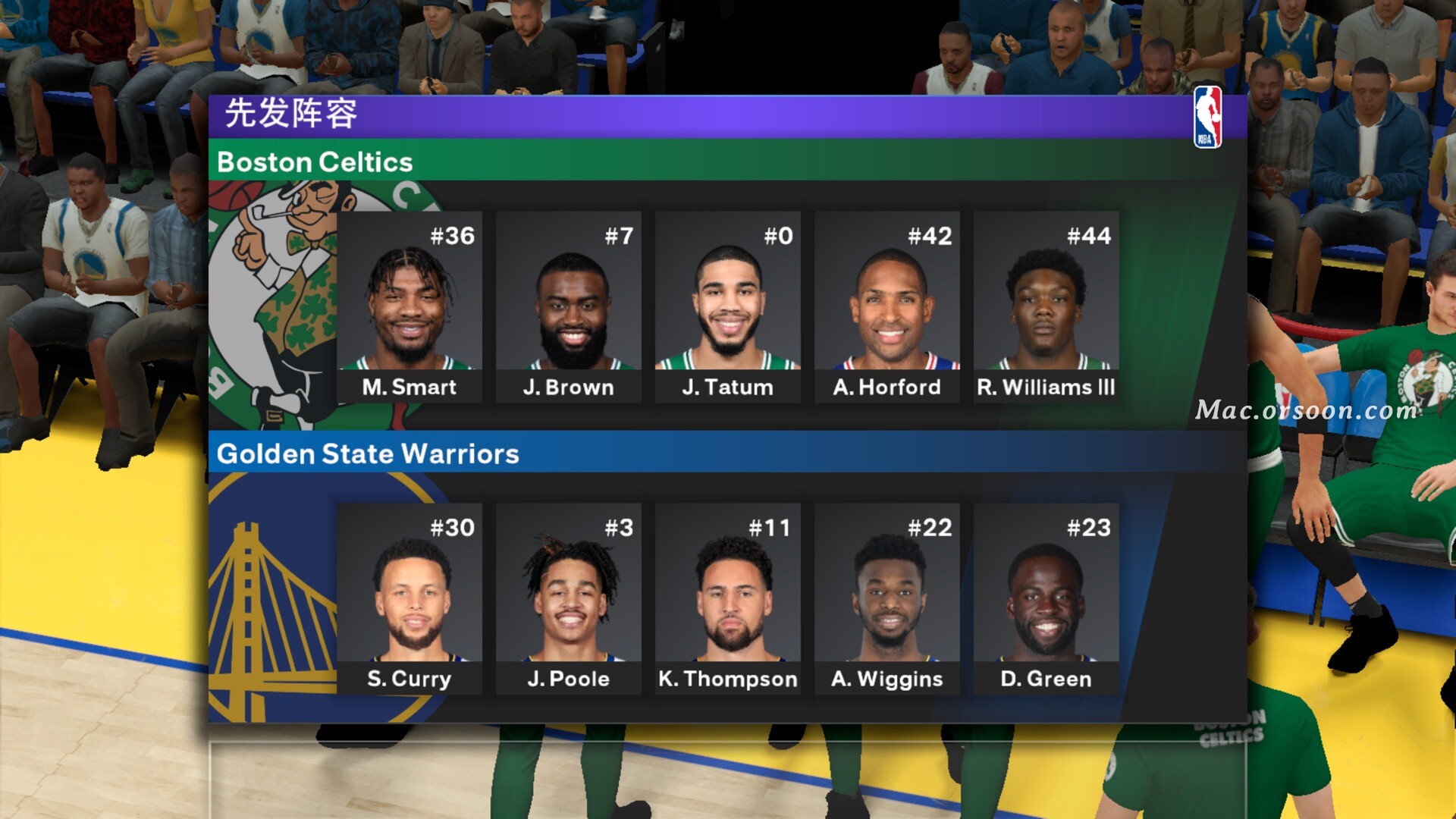
Task: Click the J. Brown name label
Action: pyautogui.click(x=569, y=388)
